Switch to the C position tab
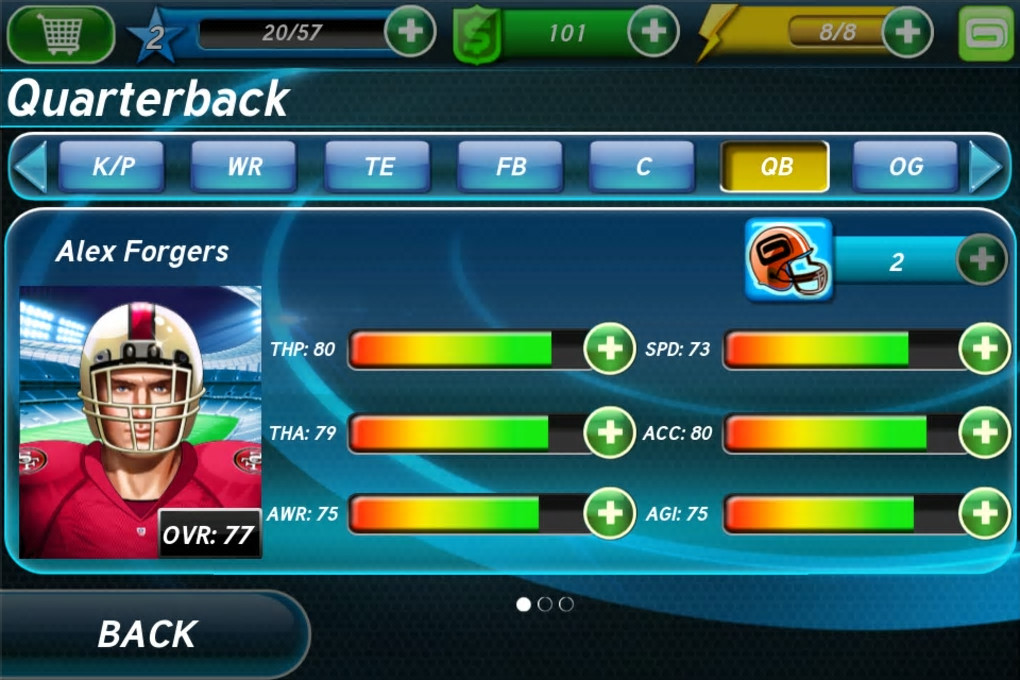Screen dimensions: 1020x680 [642, 167]
